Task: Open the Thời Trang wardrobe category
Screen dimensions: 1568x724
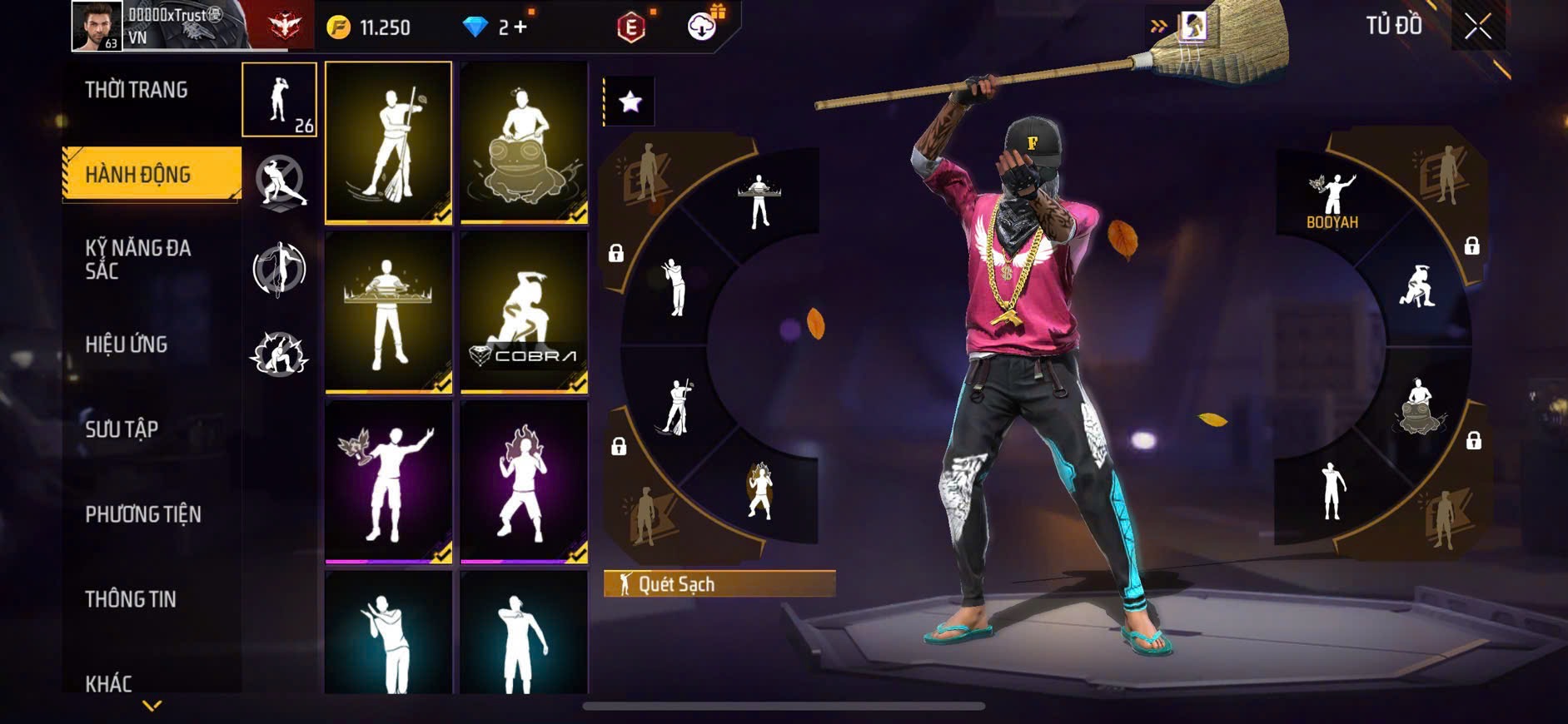Action: [137, 90]
